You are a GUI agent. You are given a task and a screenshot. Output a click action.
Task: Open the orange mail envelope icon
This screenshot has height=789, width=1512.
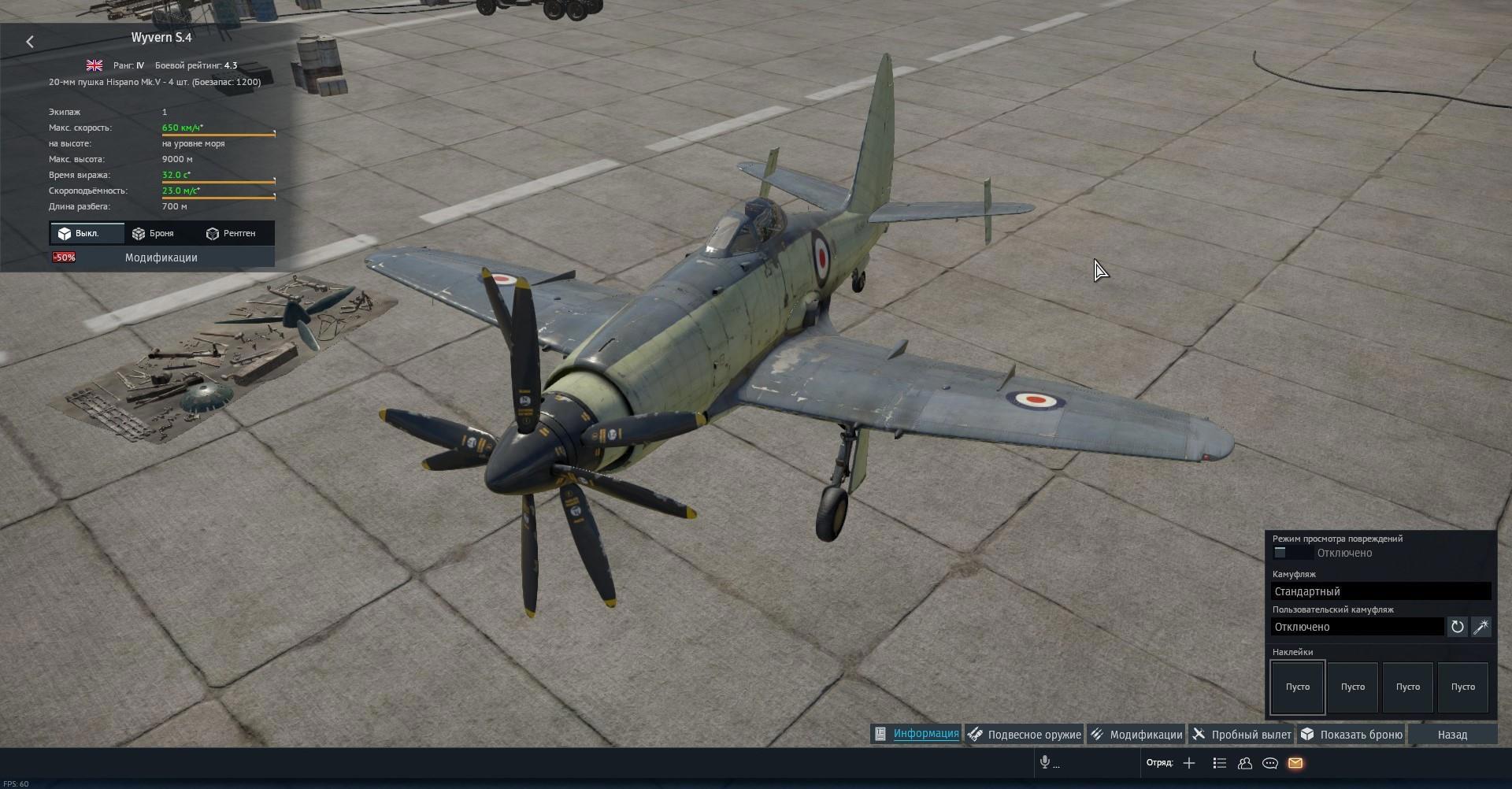click(1295, 763)
